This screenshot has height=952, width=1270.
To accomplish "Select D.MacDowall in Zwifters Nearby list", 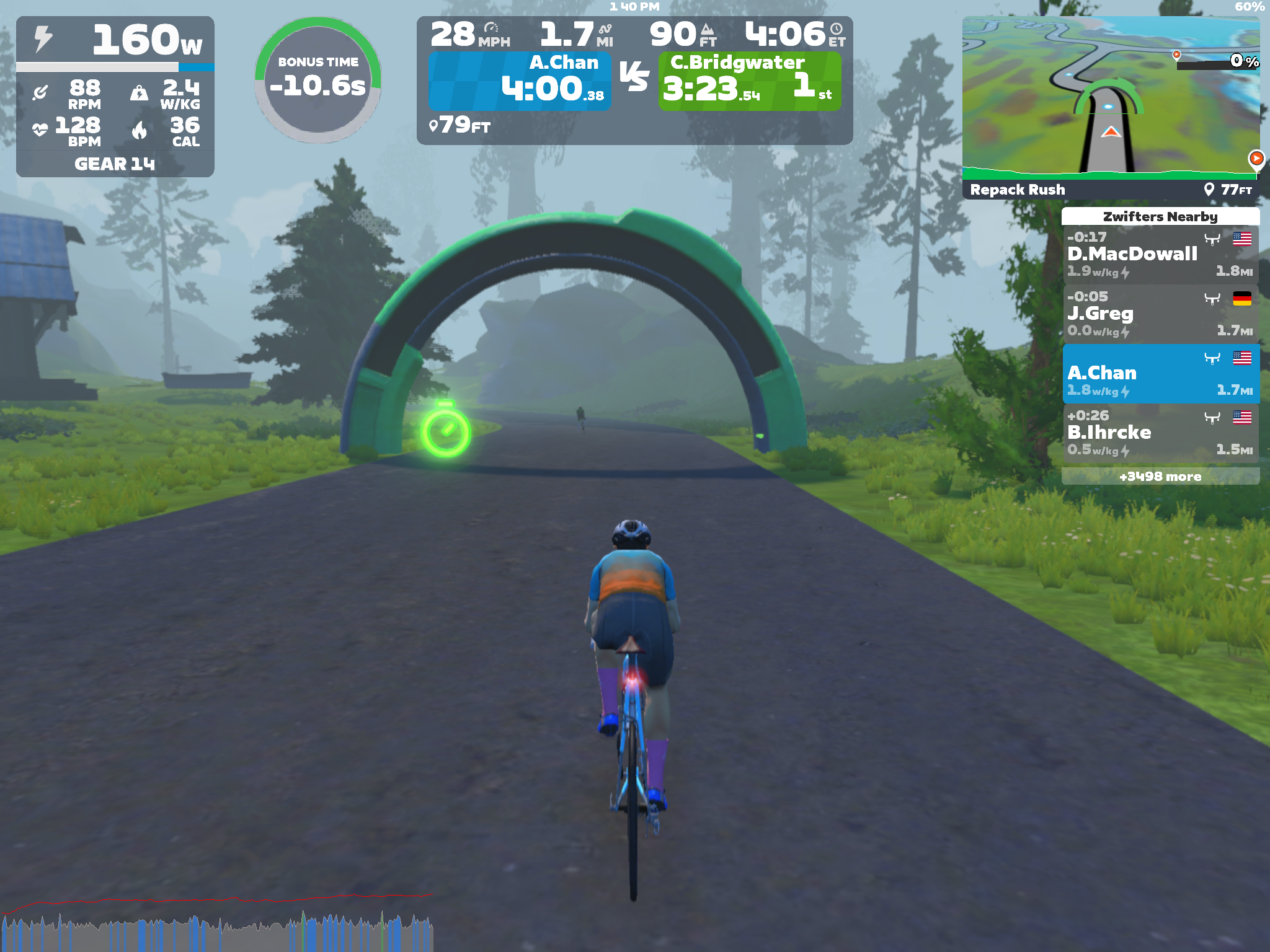I will [x=1160, y=254].
